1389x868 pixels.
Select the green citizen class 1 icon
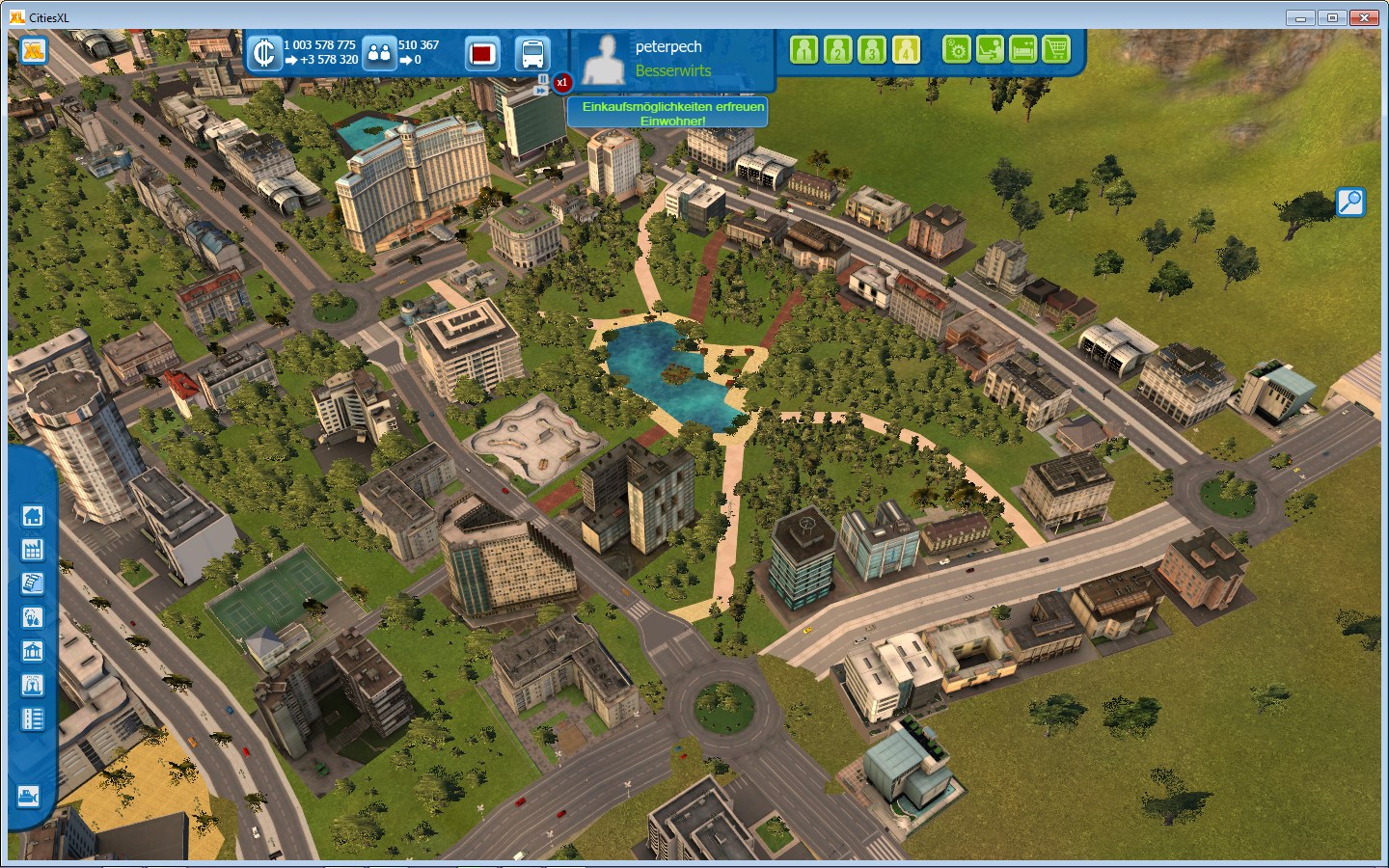[x=803, y=49]
